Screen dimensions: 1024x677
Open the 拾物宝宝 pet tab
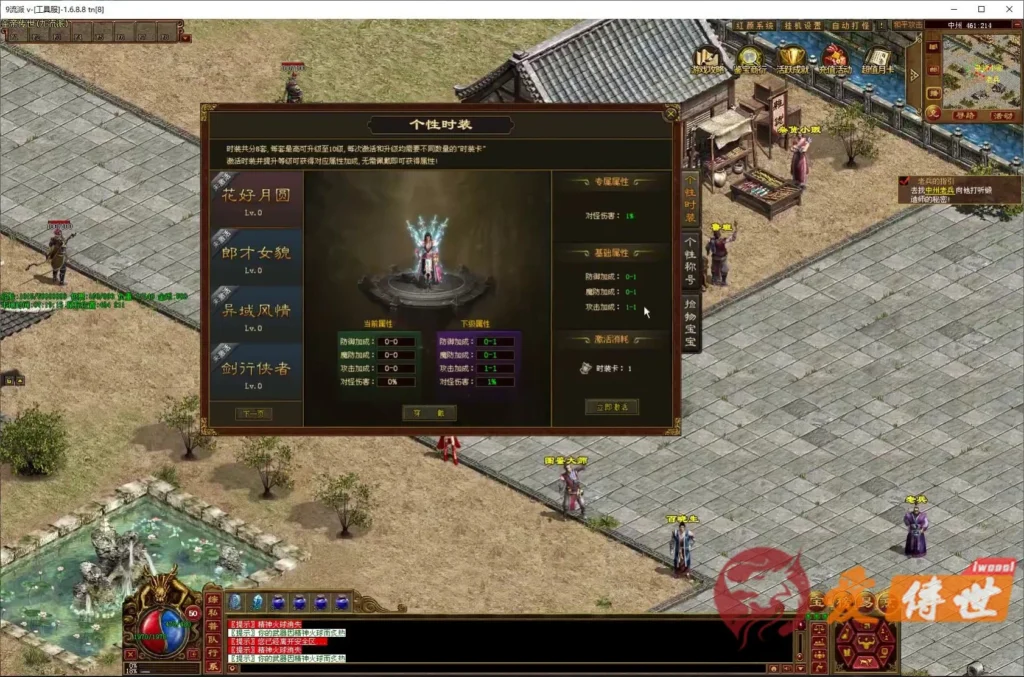pos(690,322)
